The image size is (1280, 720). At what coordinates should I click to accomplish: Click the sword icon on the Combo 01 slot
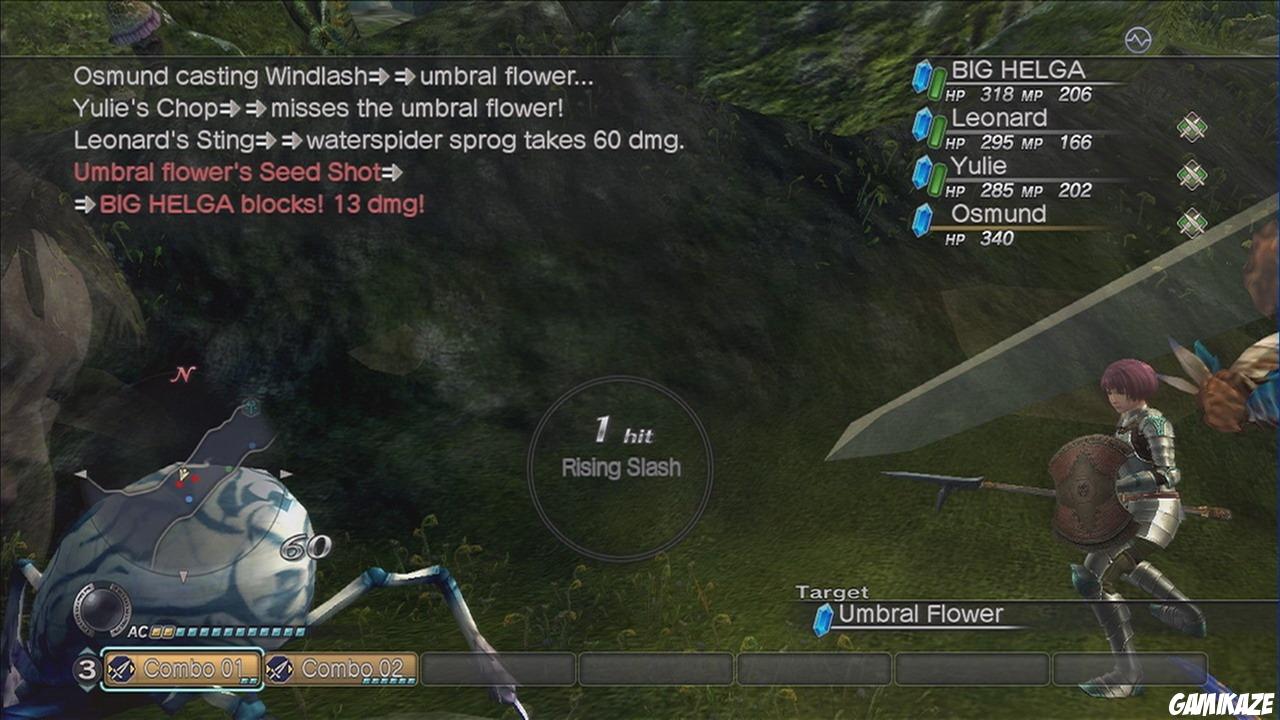(121, 668)
